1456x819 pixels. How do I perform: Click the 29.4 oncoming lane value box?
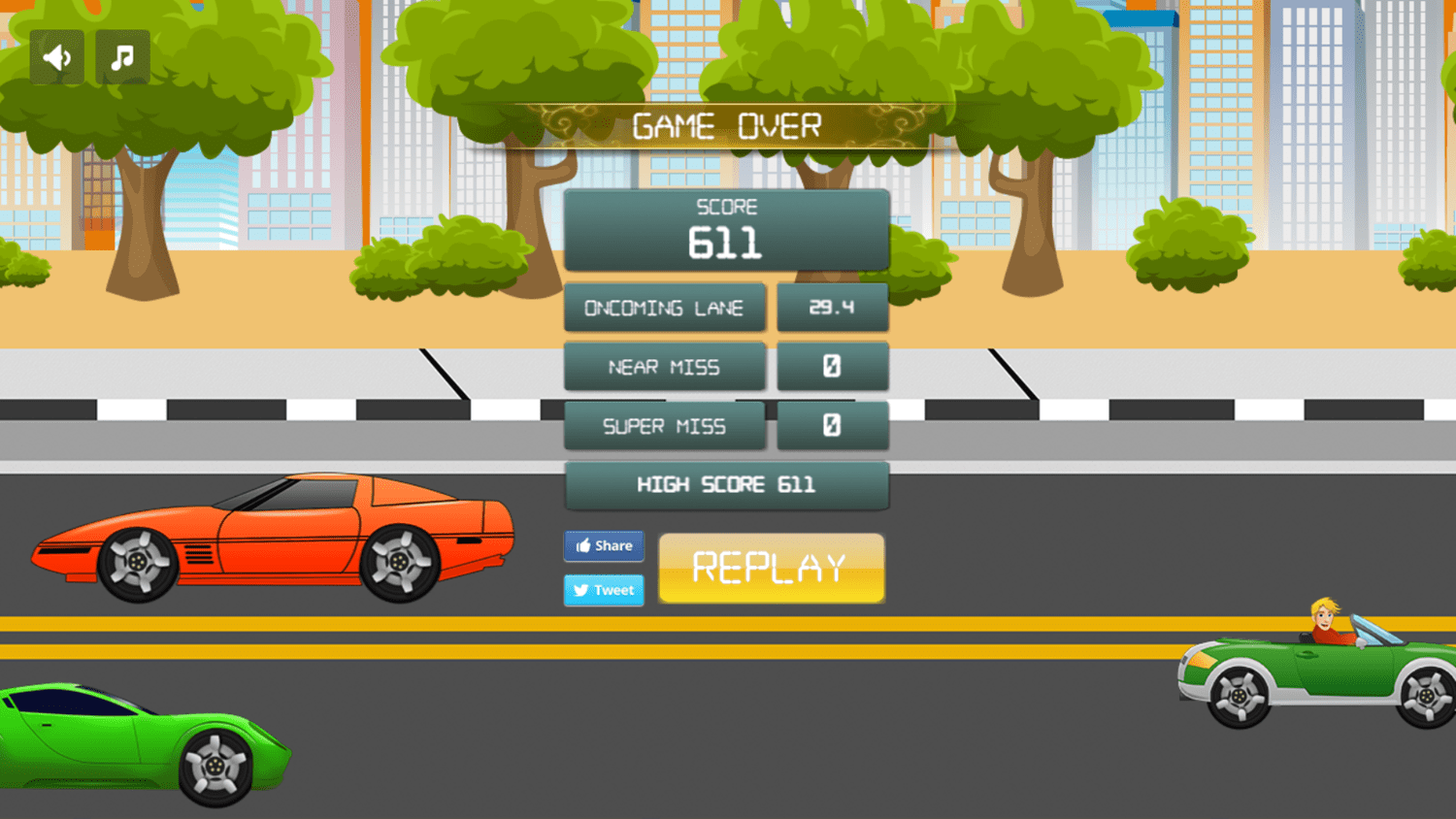832,308
